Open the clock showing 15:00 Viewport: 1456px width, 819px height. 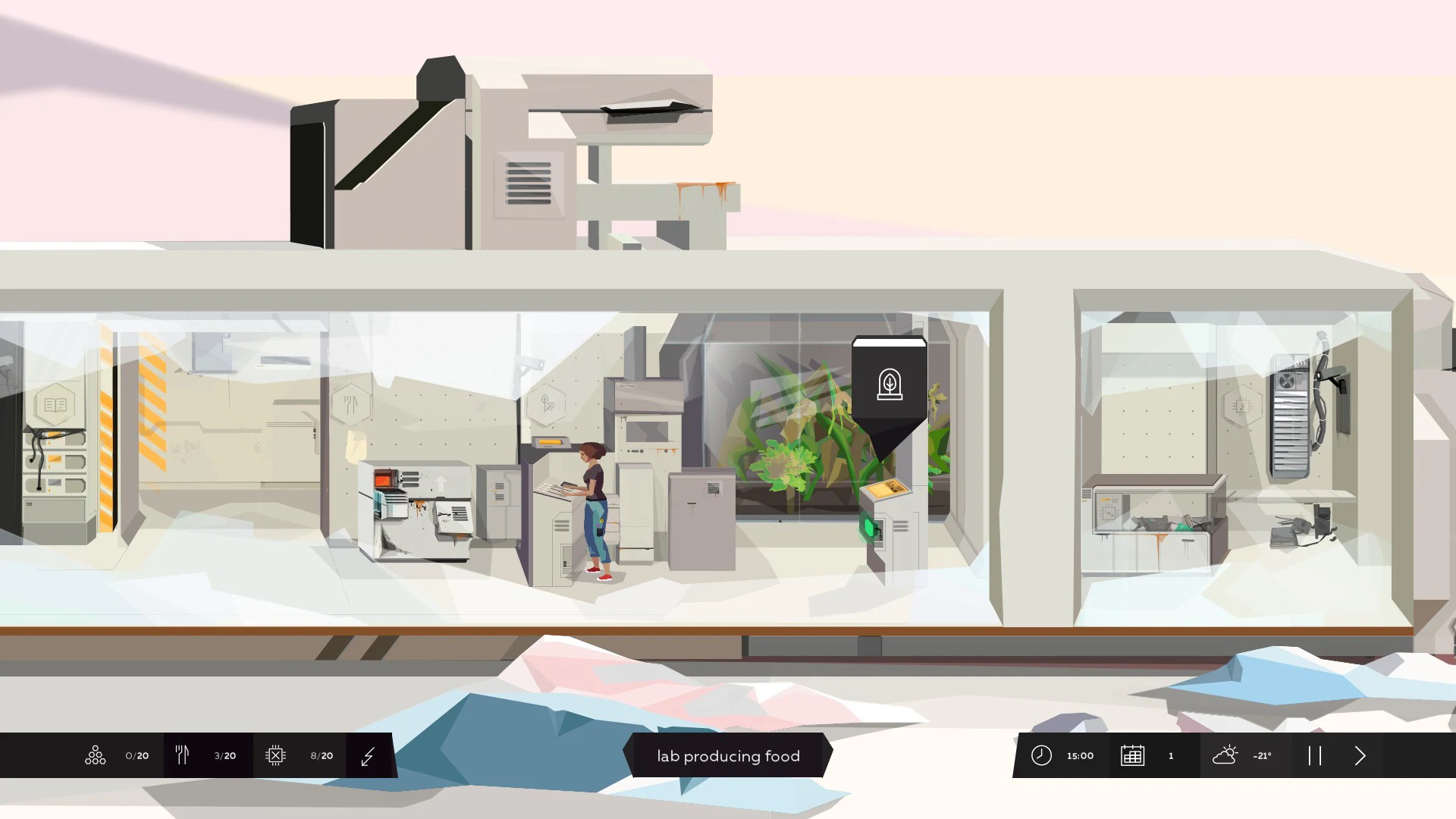point(1041,755)
